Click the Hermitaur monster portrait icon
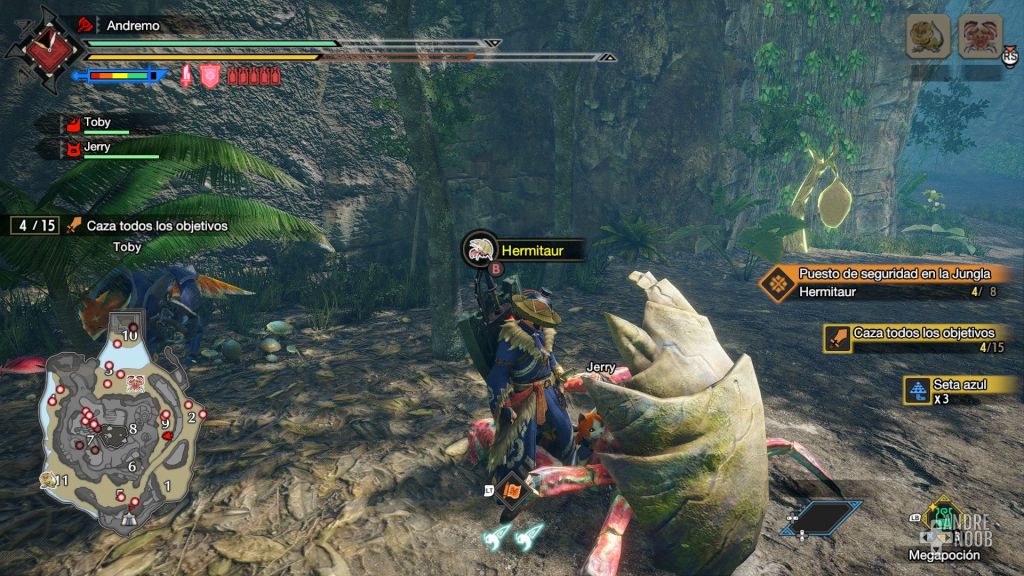Image resolution: width=1024 pixels, height=576 pixels. point(479,249)
